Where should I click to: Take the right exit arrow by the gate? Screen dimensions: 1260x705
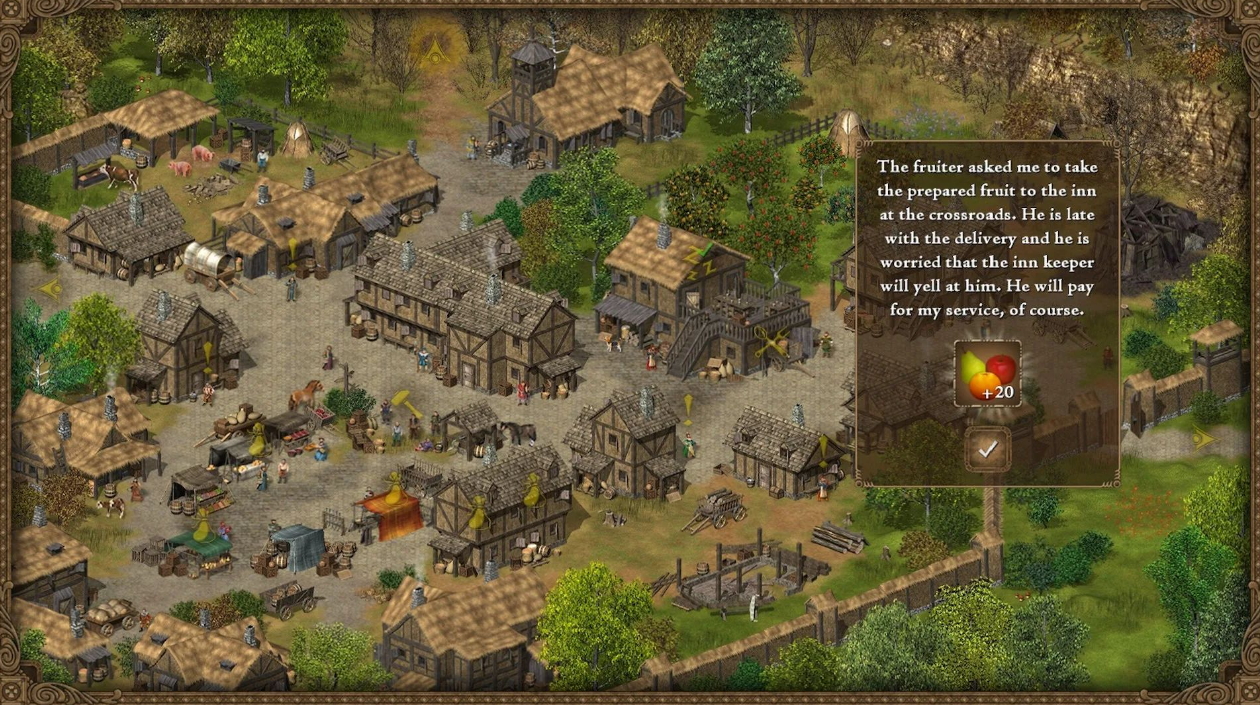coord(1203,438)
